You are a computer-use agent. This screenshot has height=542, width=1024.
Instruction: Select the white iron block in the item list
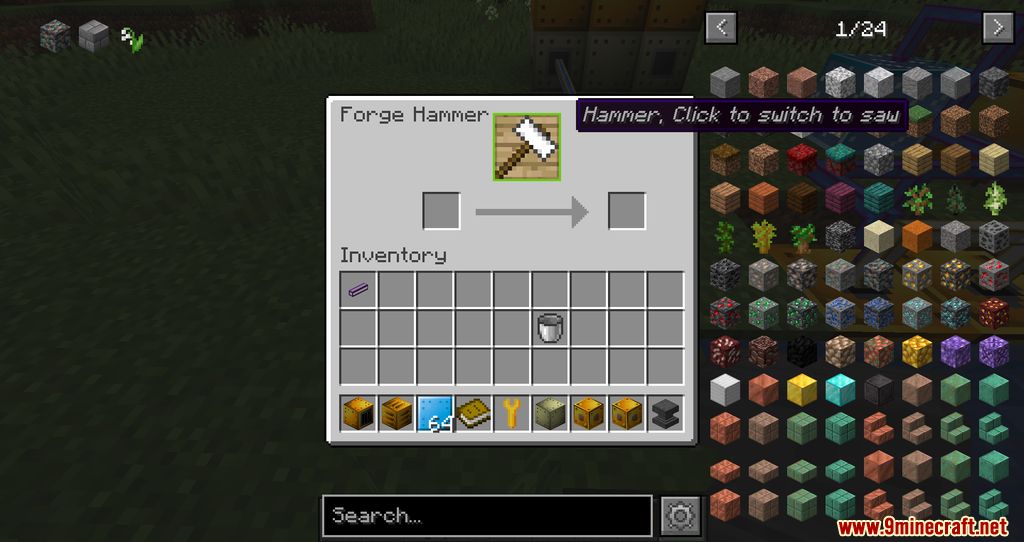pos(725,388)
